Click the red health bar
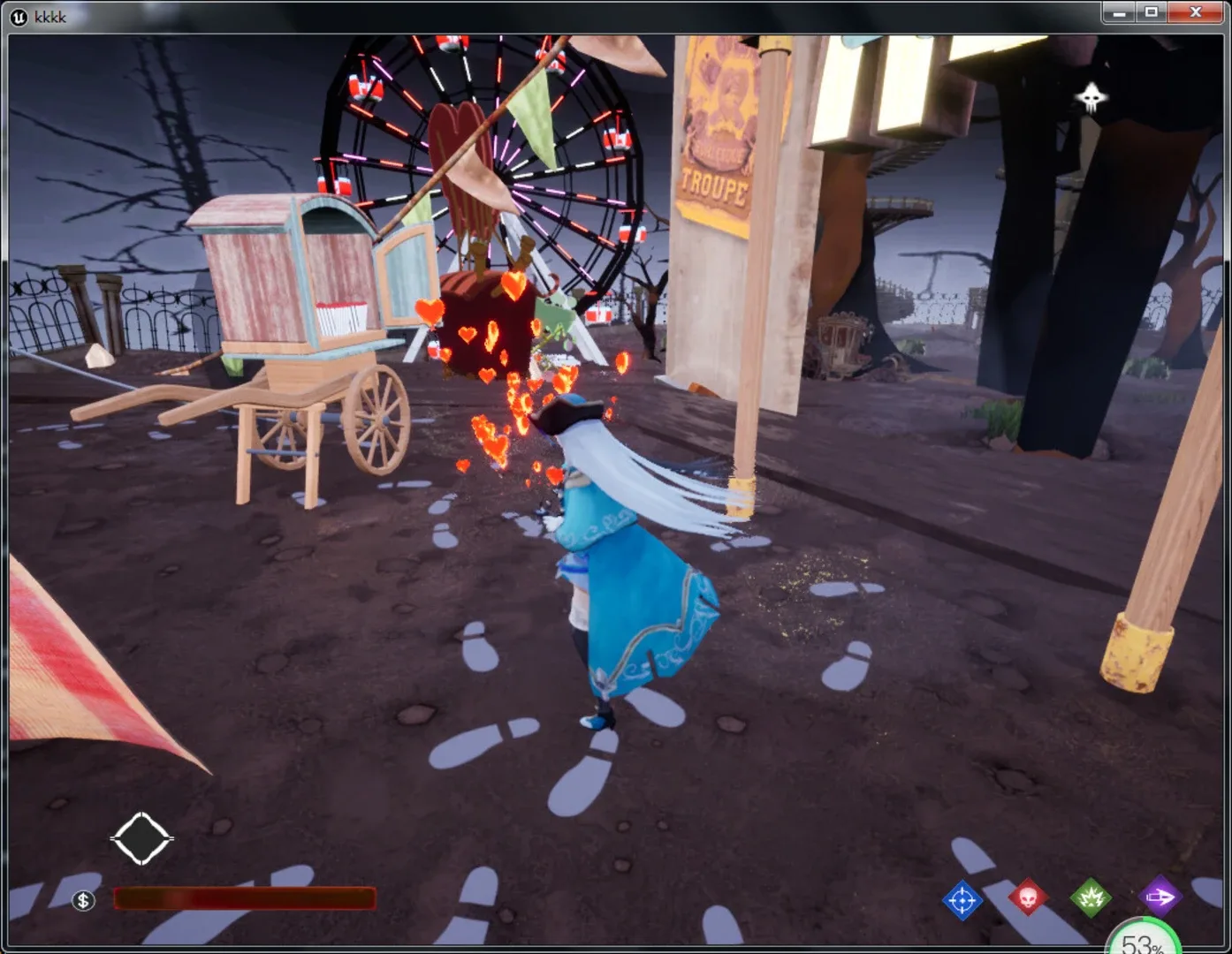Screen dimensions: 1232x954 243,898
